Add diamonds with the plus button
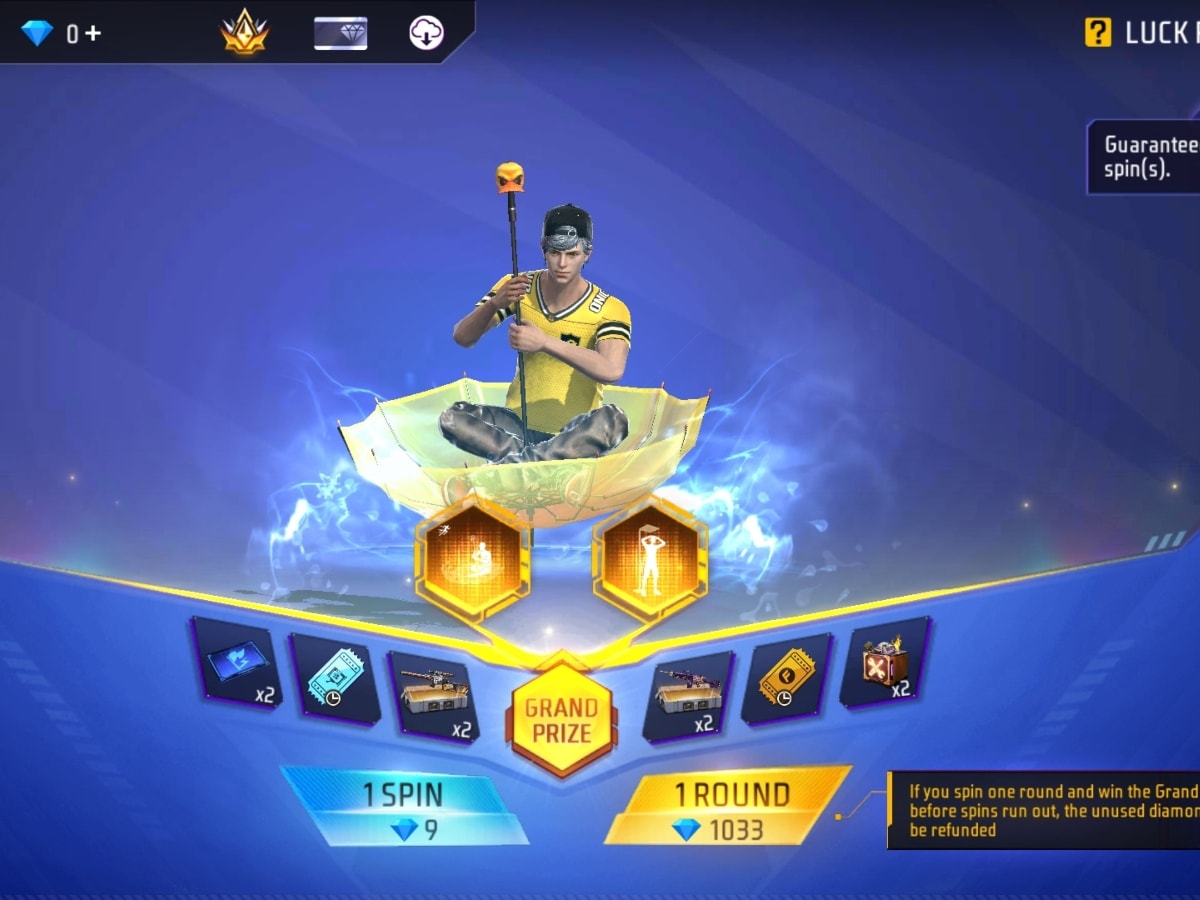Image resolution: width=1200 pixels, height=900 pixels. pyautogui.click(x=92, y=34)
